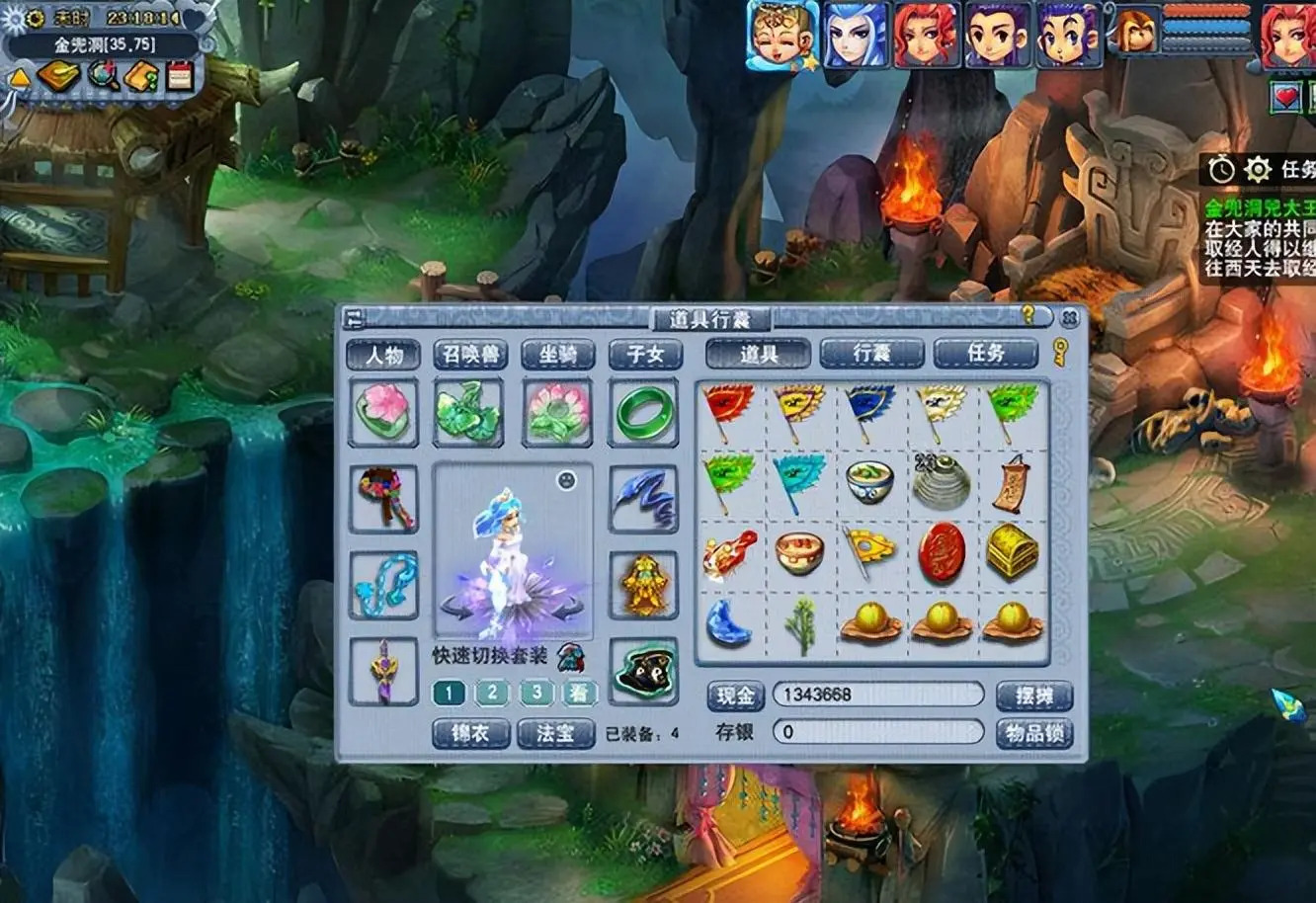This screenshot has width=1316, height=903.
Task: Select the blue crescent moon item
Action: (729, 623)
